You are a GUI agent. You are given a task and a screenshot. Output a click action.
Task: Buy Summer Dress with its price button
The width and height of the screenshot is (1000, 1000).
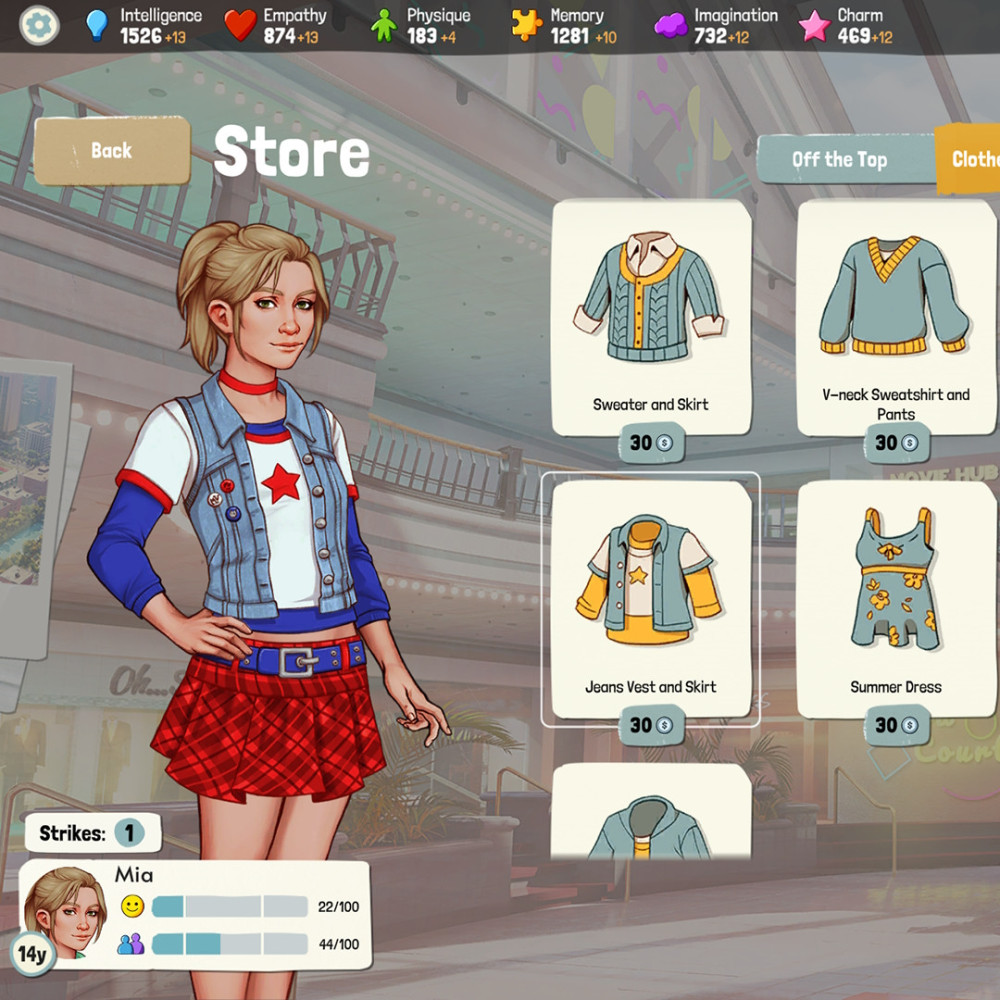point(895,725)
